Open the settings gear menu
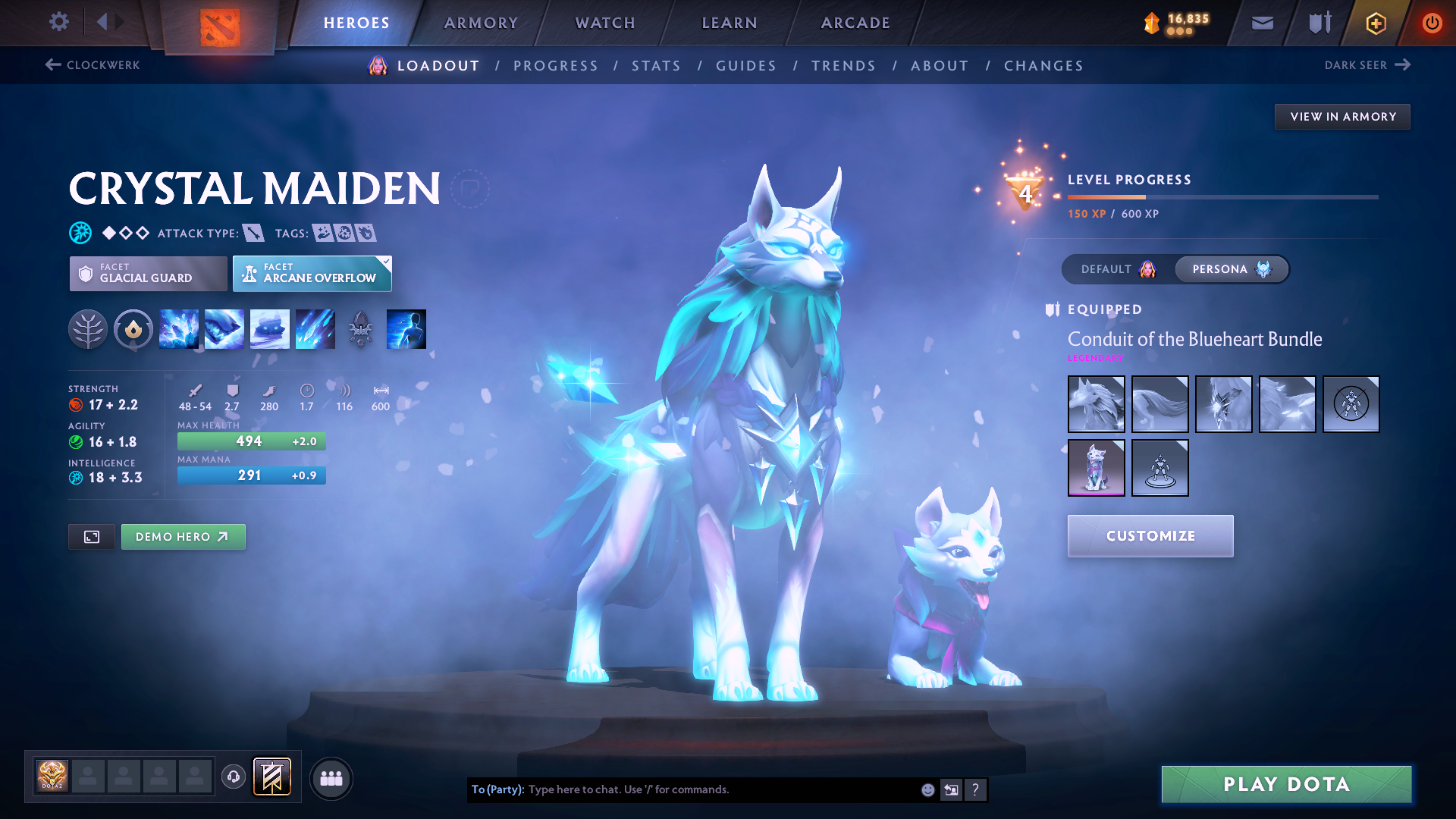This screenshot has width=1456, height=819. [x=59, y=22]
